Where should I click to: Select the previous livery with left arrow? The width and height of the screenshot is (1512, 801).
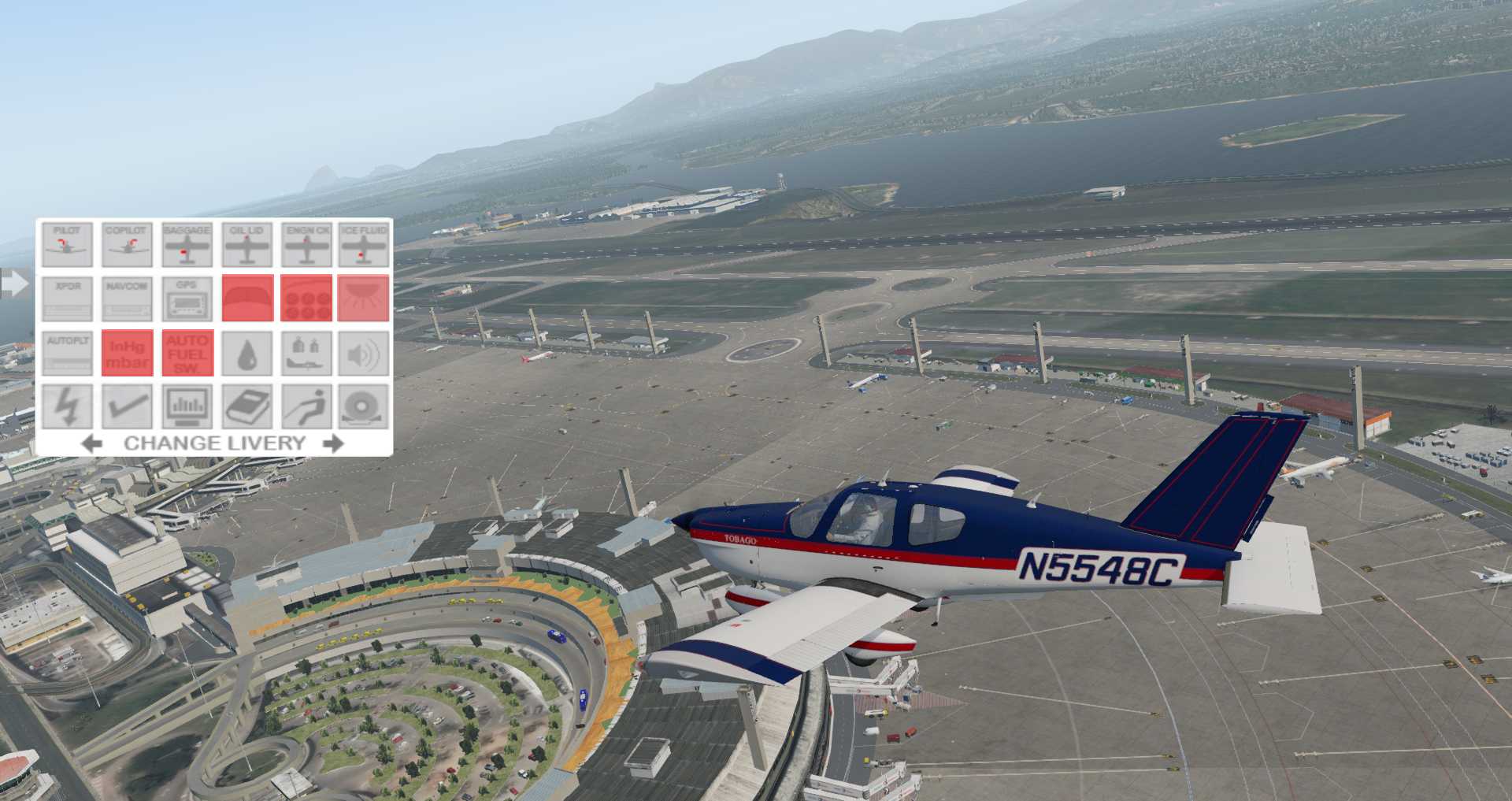coord(91,443)
